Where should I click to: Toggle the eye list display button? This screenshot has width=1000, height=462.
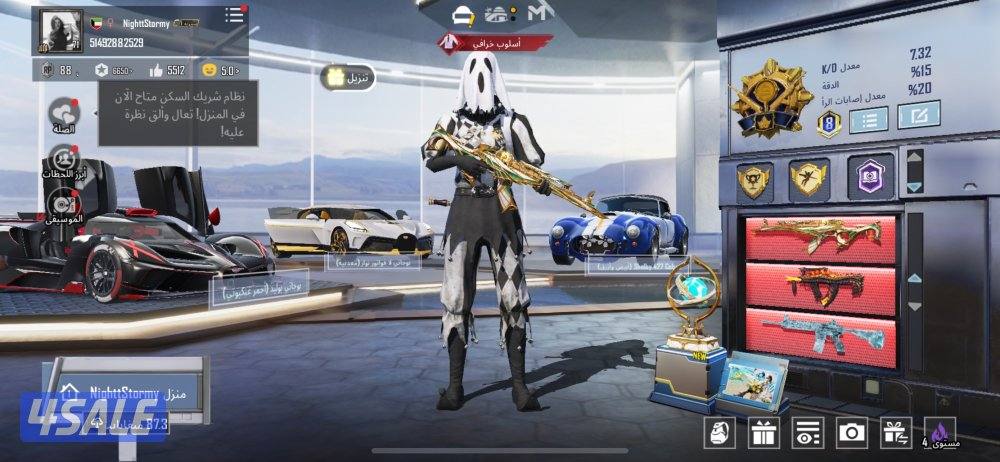point(806,432)
